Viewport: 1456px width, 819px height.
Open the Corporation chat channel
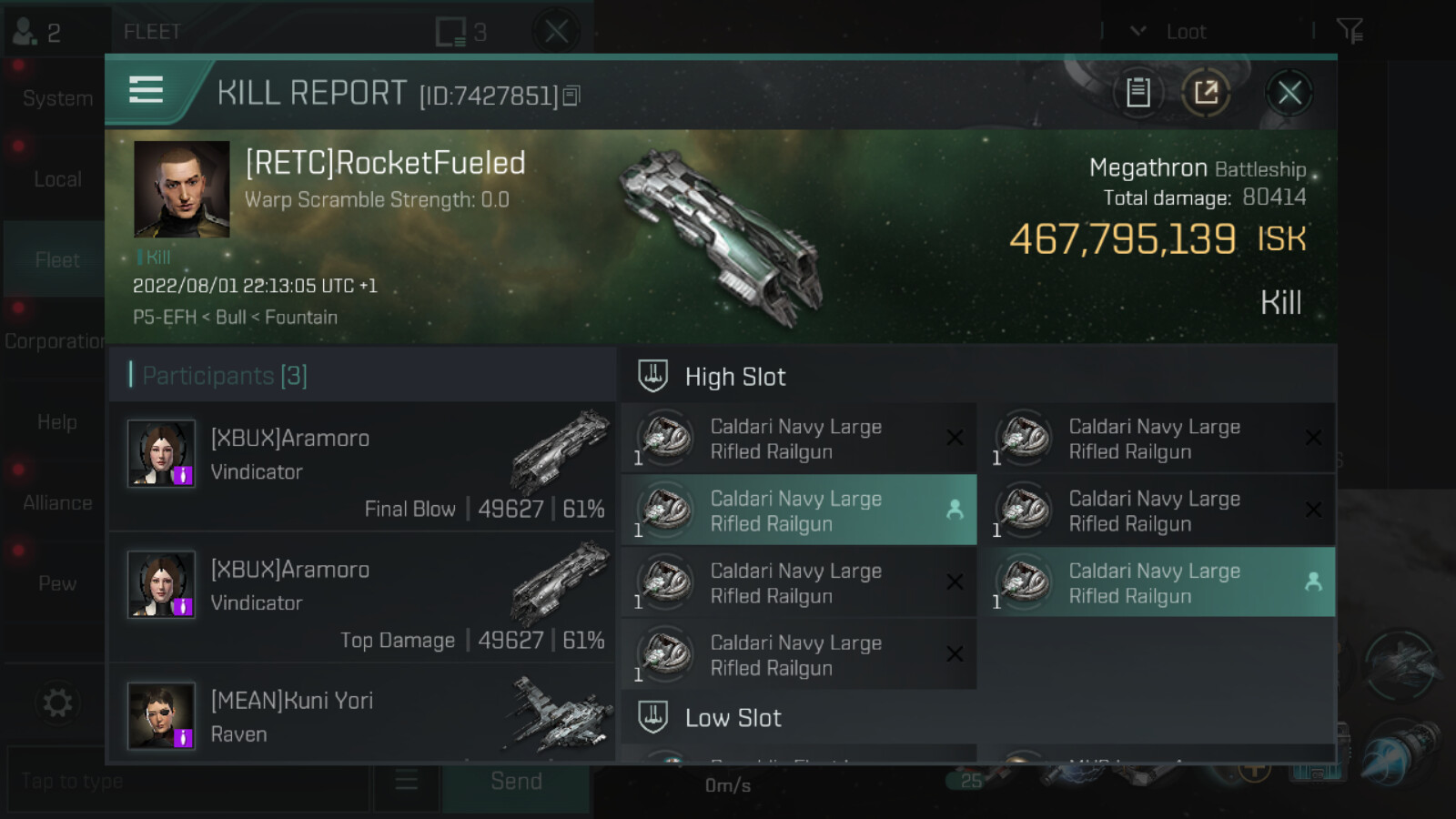55,341
